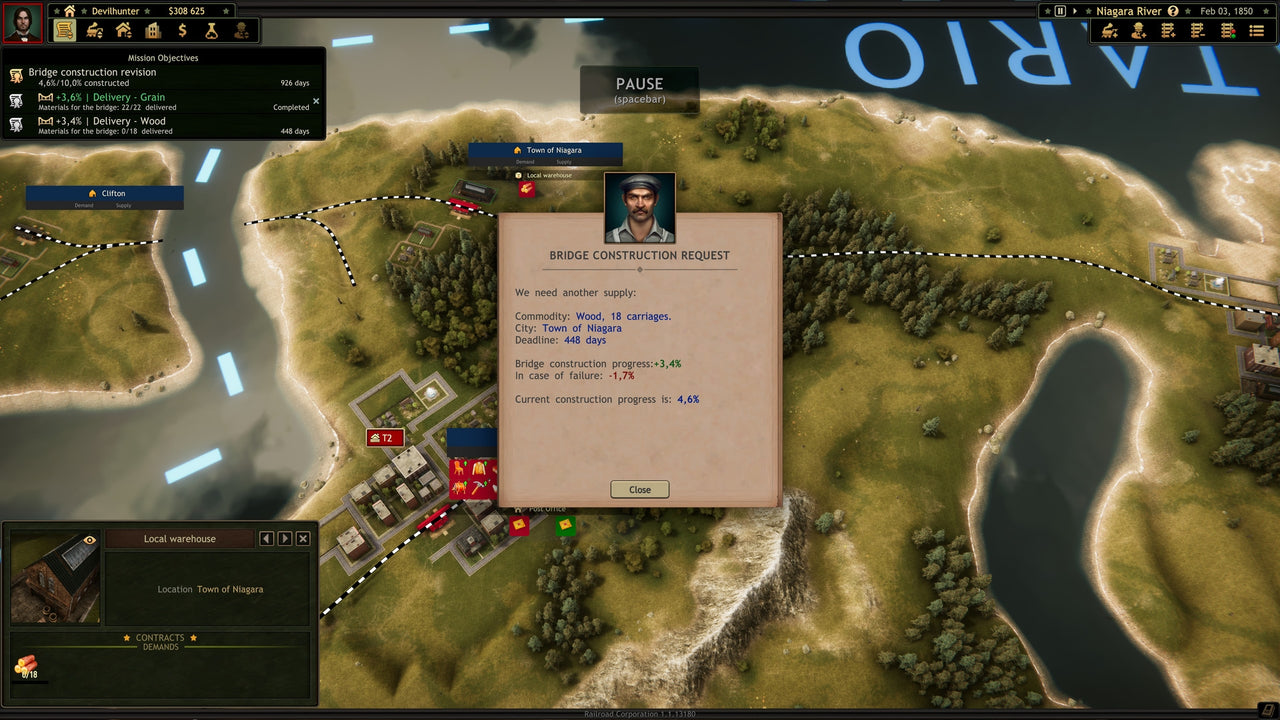This screenshot has height=720, width=1280.
Task: Click the player portrait Devilhunter
Action: (x=21, y=22)
